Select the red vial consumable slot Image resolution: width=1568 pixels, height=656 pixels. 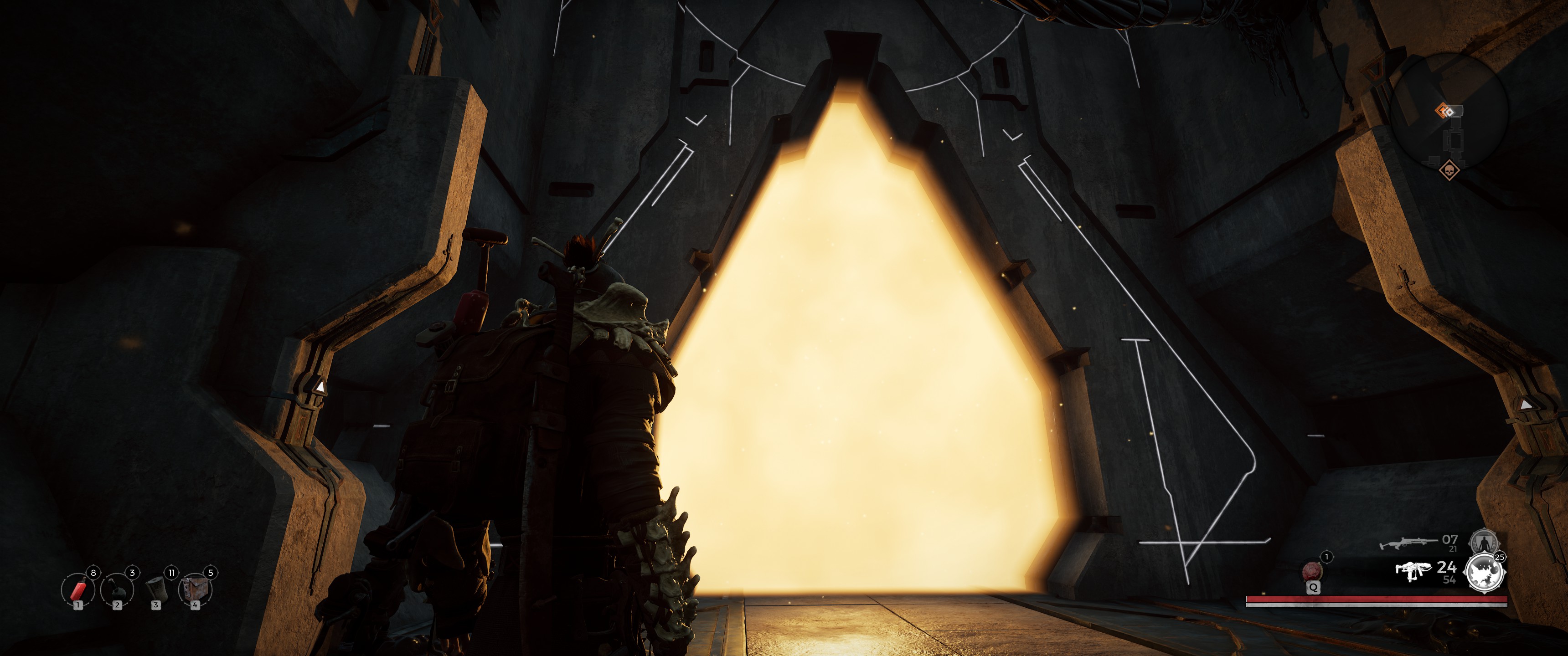[77, 589]
